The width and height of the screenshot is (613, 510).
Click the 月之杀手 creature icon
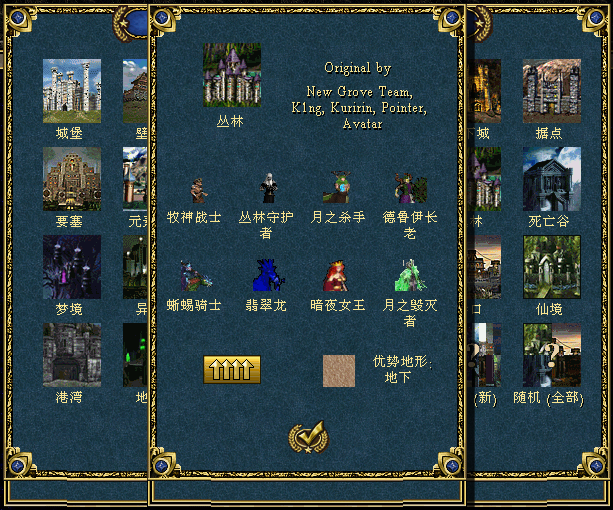point(337,188)
